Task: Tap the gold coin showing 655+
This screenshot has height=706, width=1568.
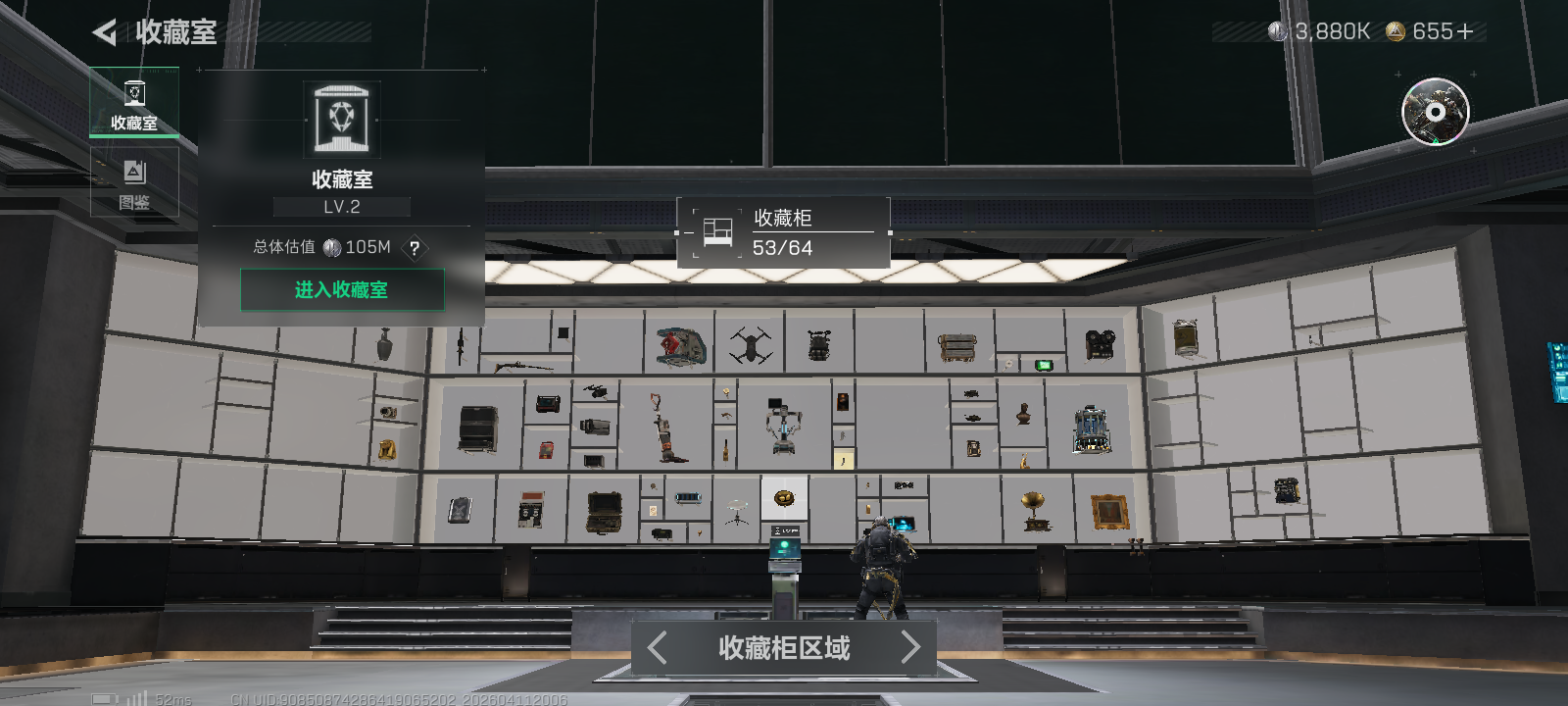Action: coord(1395,30)
